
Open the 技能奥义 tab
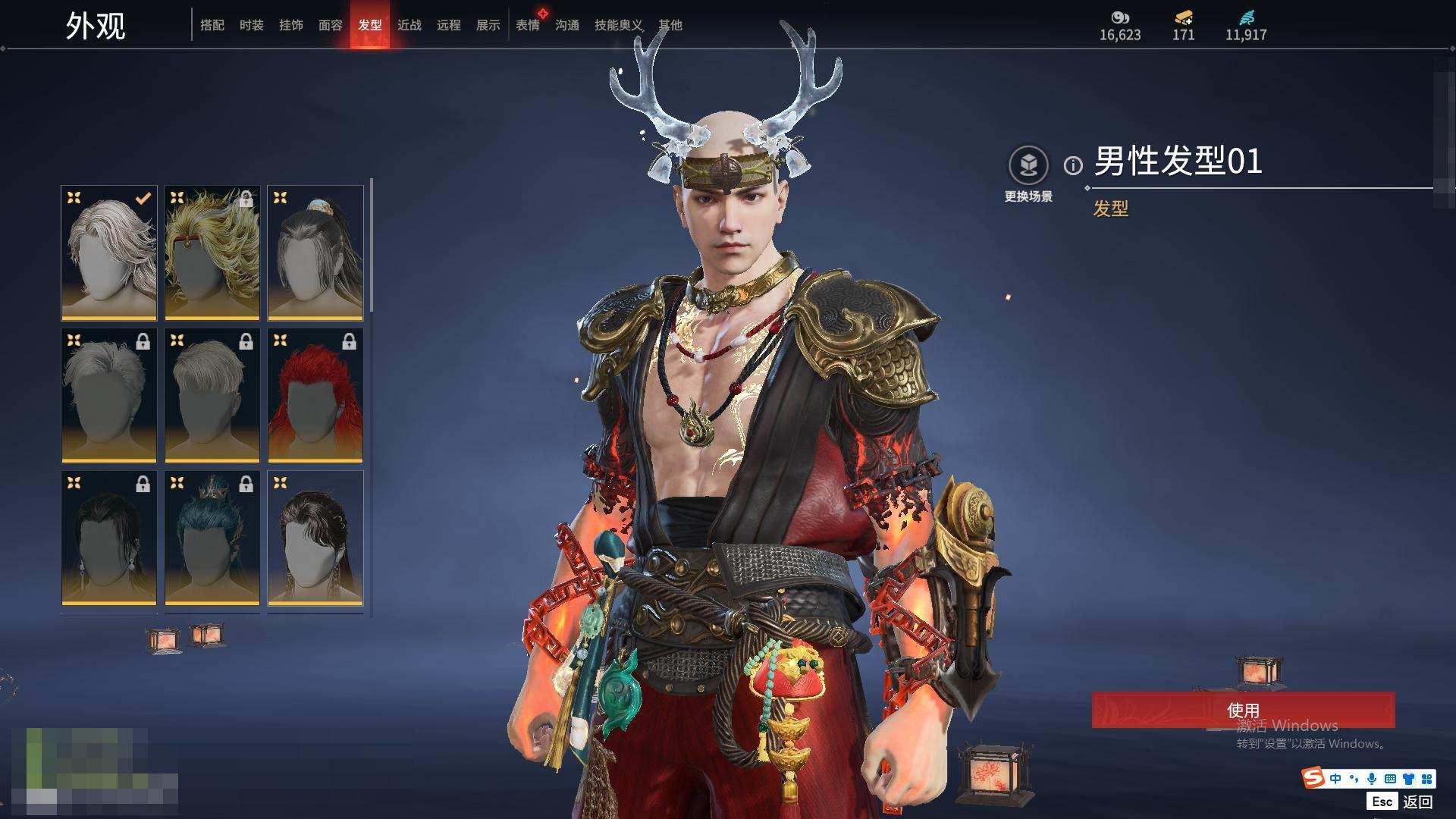[618, 25]
